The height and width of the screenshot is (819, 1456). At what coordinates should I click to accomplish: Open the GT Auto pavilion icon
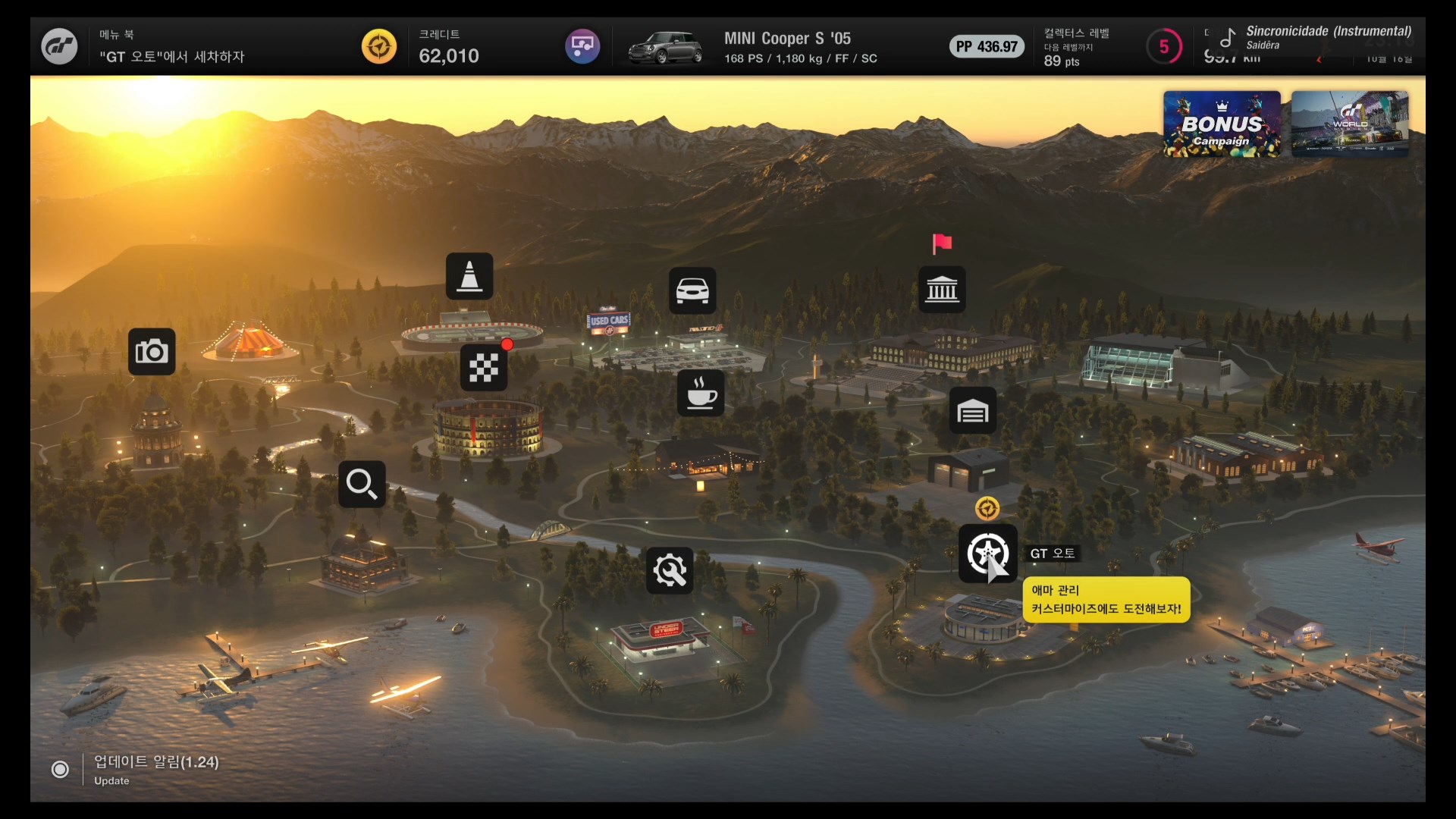click(987, 554)
